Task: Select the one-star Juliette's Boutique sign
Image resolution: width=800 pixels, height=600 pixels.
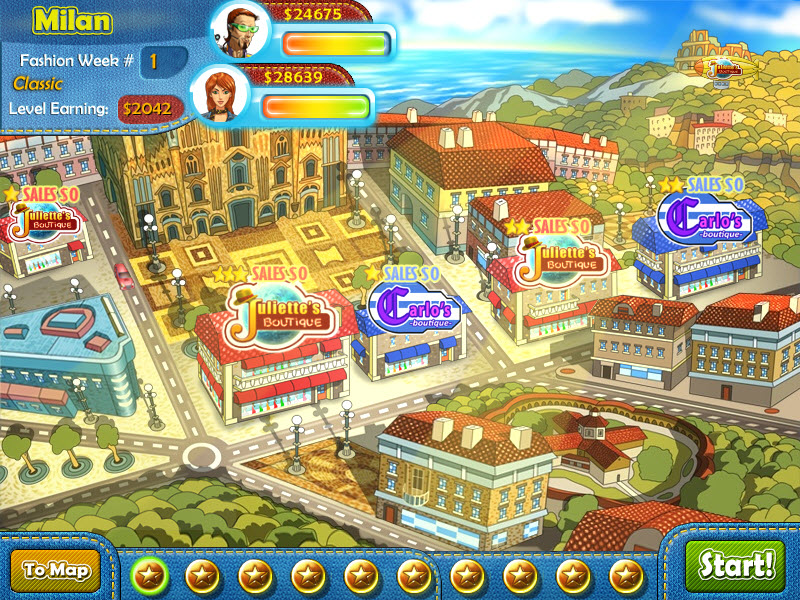Action: pos(42,219)
